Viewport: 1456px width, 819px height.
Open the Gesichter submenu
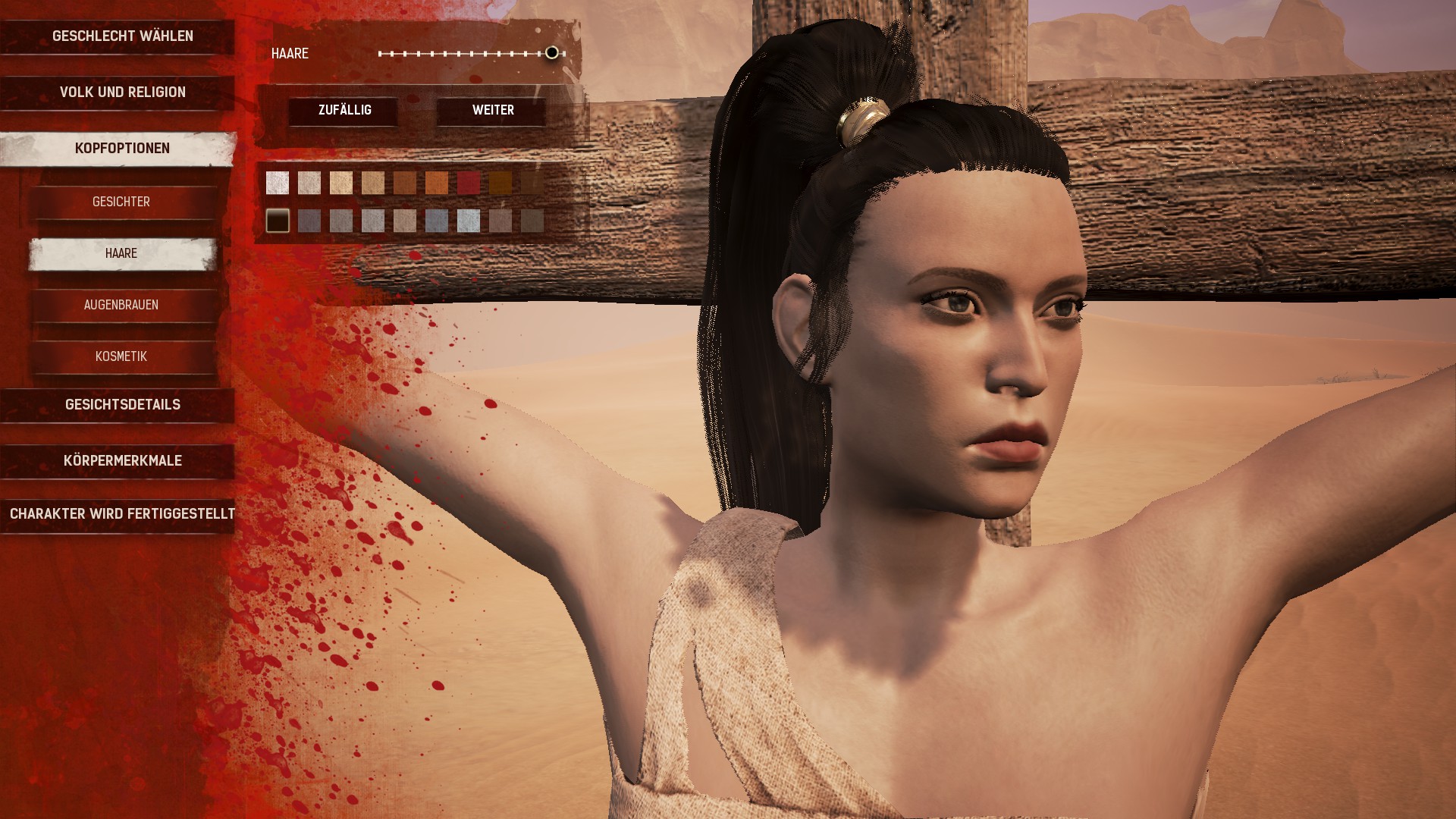tap(121, 202)
